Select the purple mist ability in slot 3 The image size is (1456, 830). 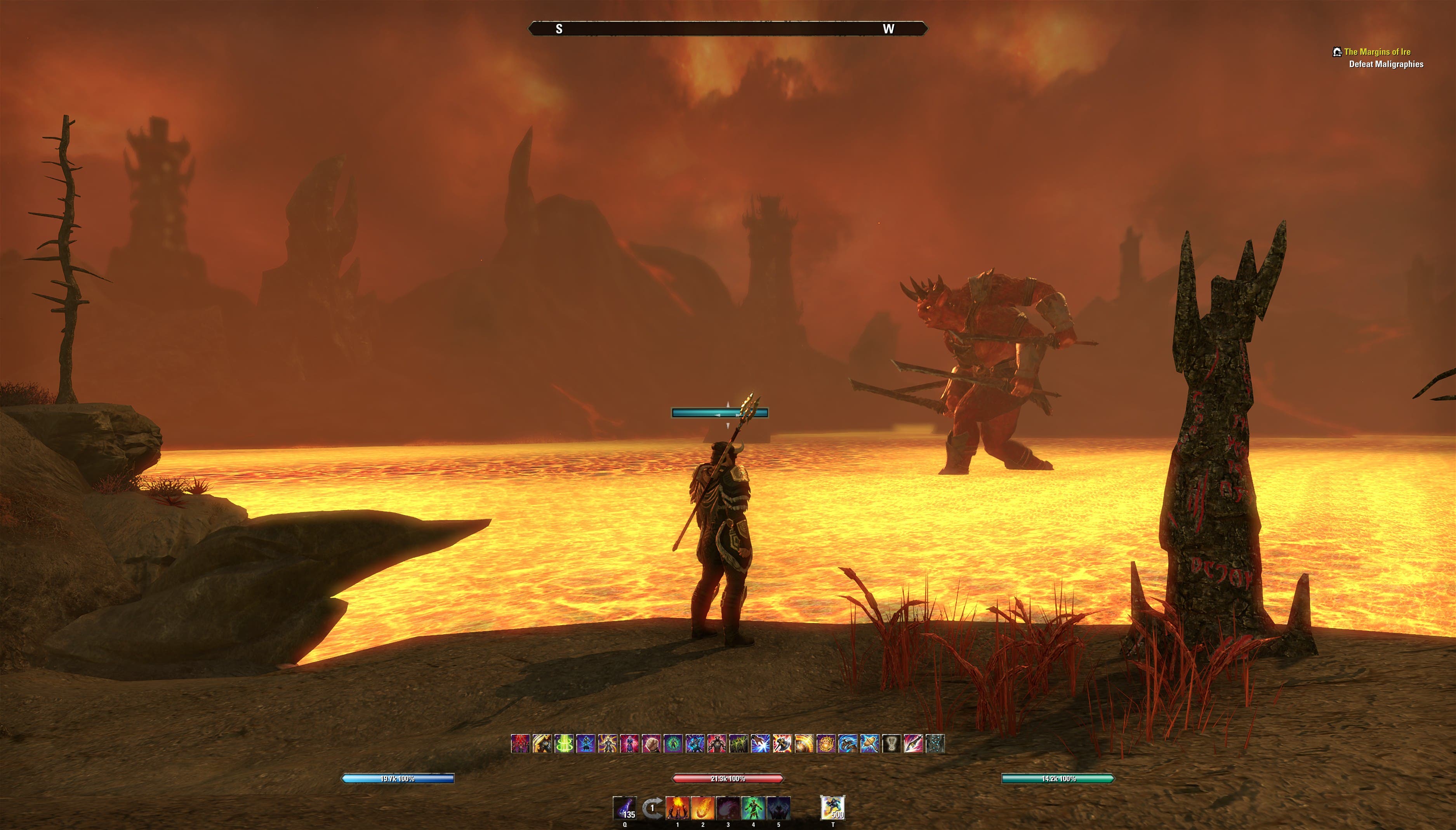click(728, 808)
